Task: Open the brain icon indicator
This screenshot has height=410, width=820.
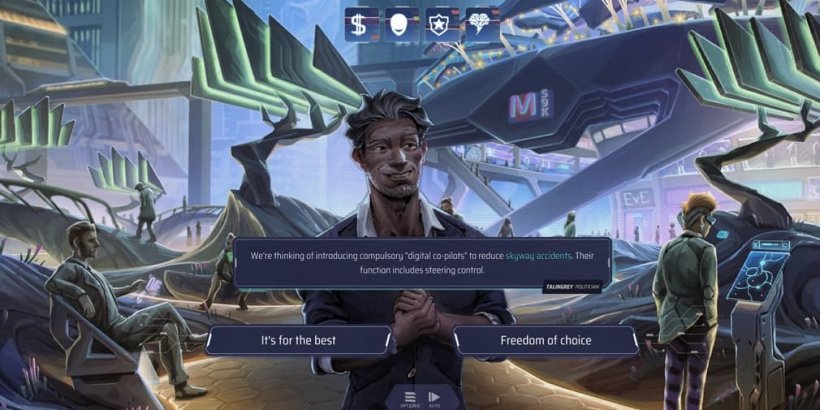Action: (x=480, y=25)
